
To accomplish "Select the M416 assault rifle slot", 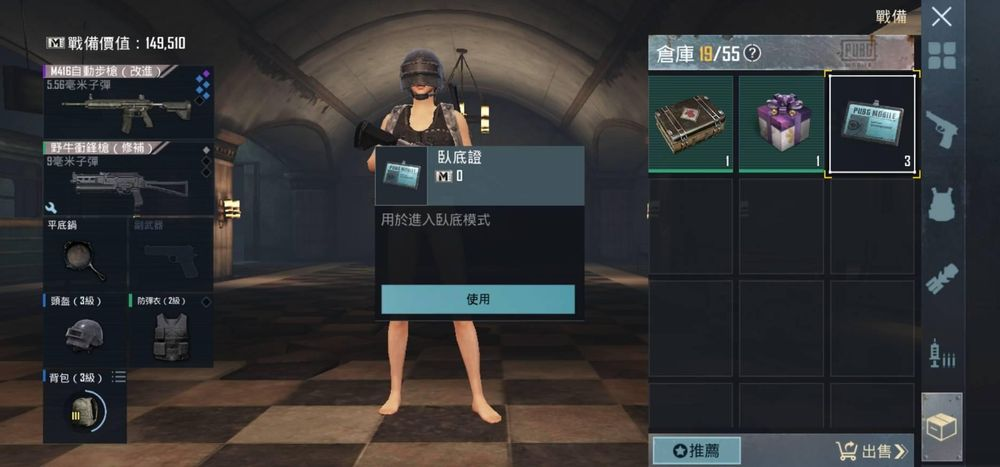I will point(127,102).
